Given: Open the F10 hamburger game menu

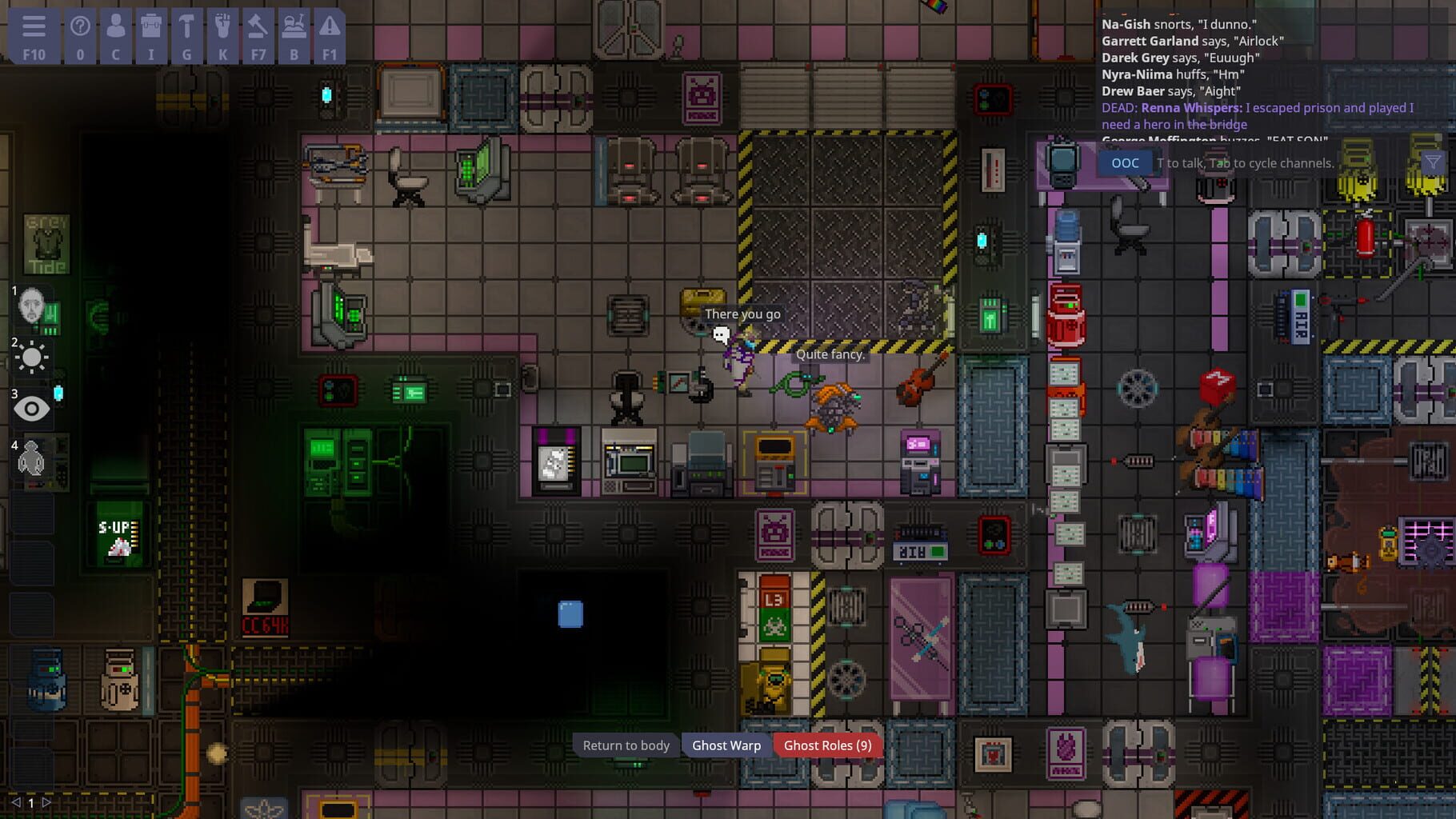Looking at the screenshot, I should click(x=33, y=33).
